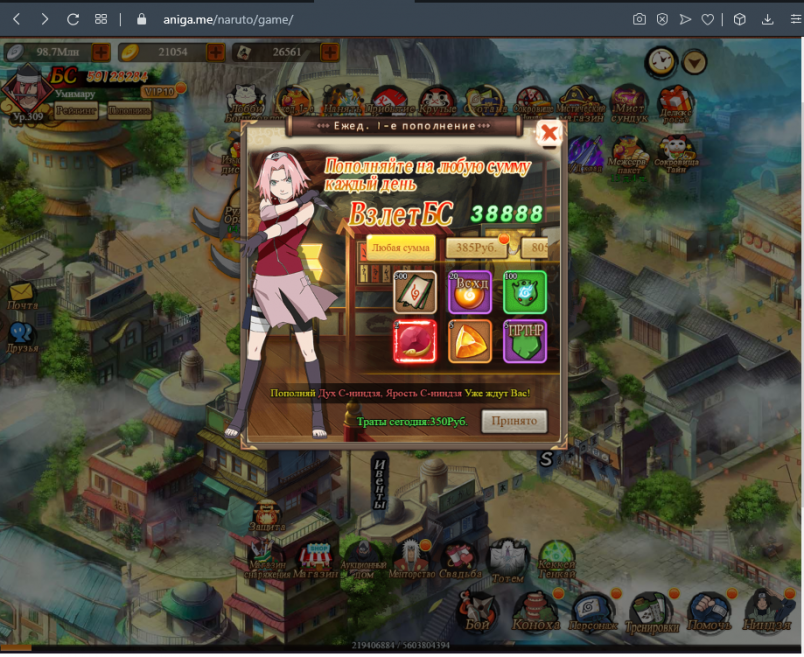The width and height of the screenshot is (804, 657).
Task: Open the Коноха menu
Action: (537, 609)
